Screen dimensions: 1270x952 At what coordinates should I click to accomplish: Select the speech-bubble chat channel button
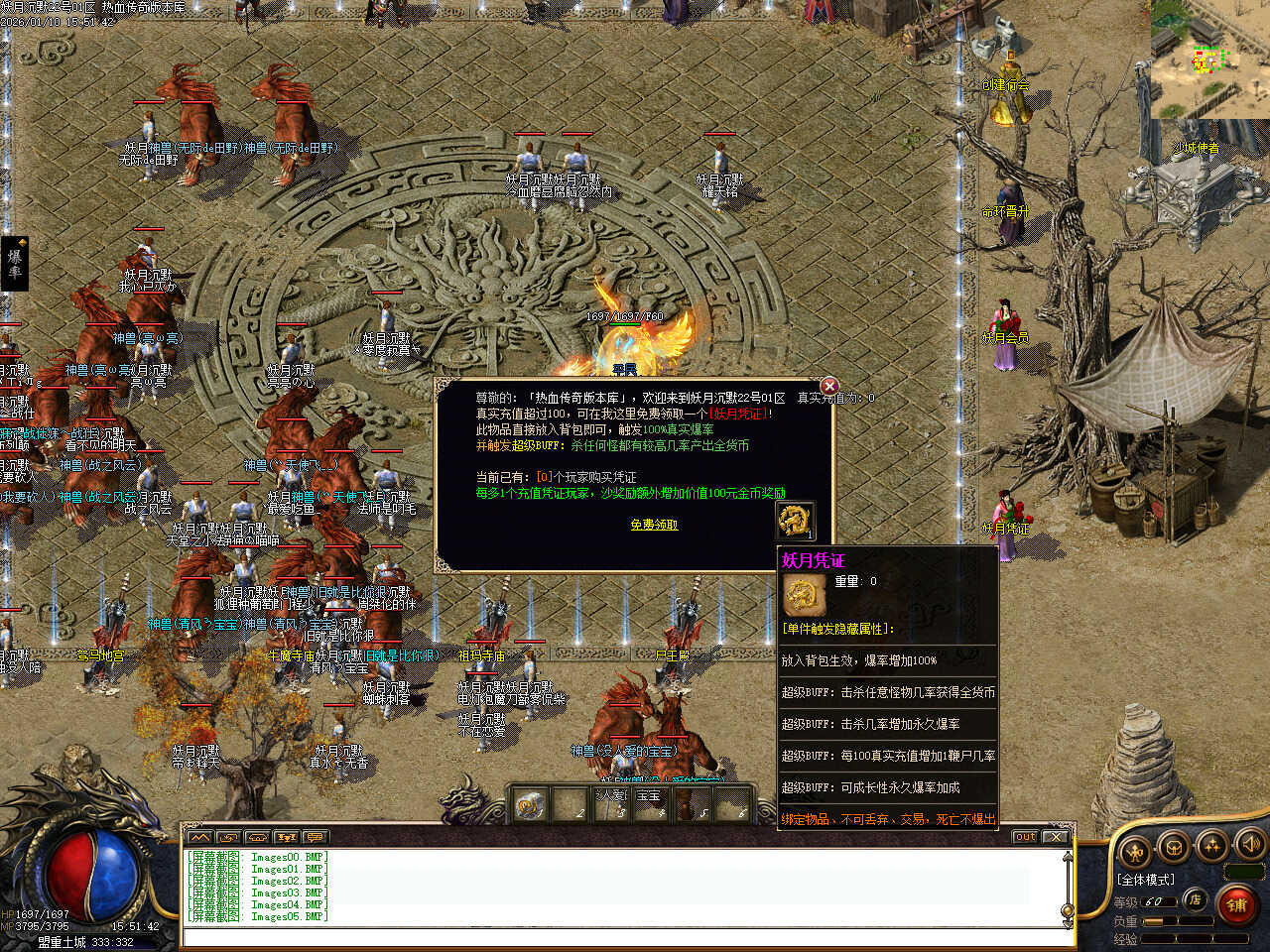[x=316, y=837]
